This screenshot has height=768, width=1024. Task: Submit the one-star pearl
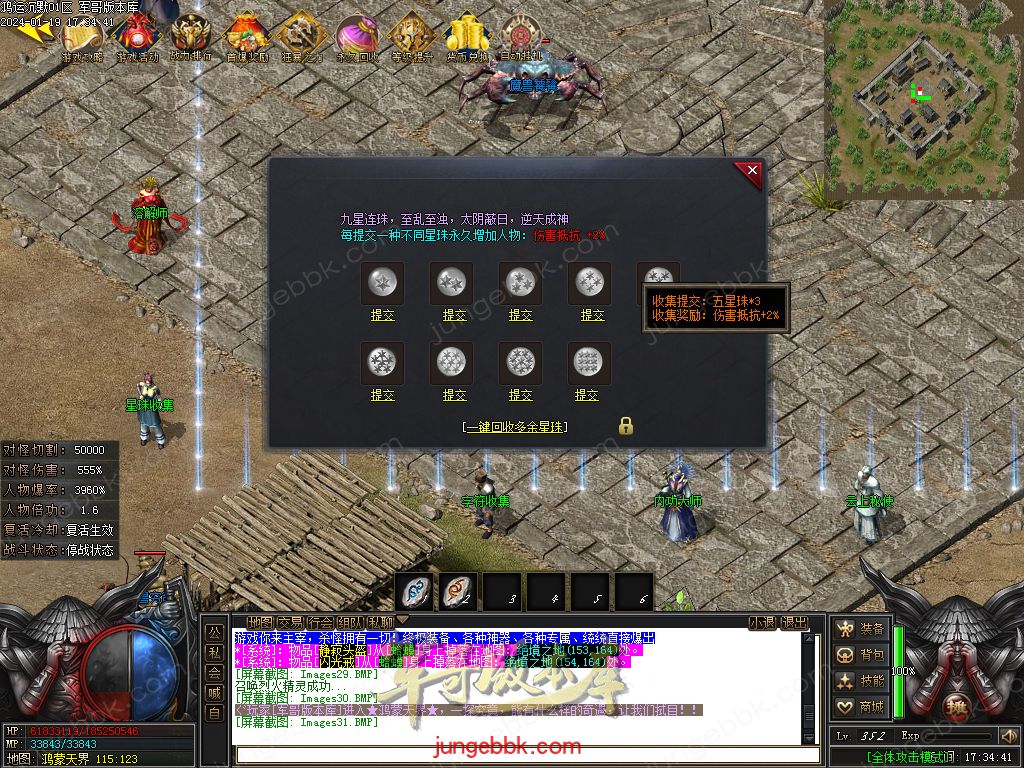383,315
